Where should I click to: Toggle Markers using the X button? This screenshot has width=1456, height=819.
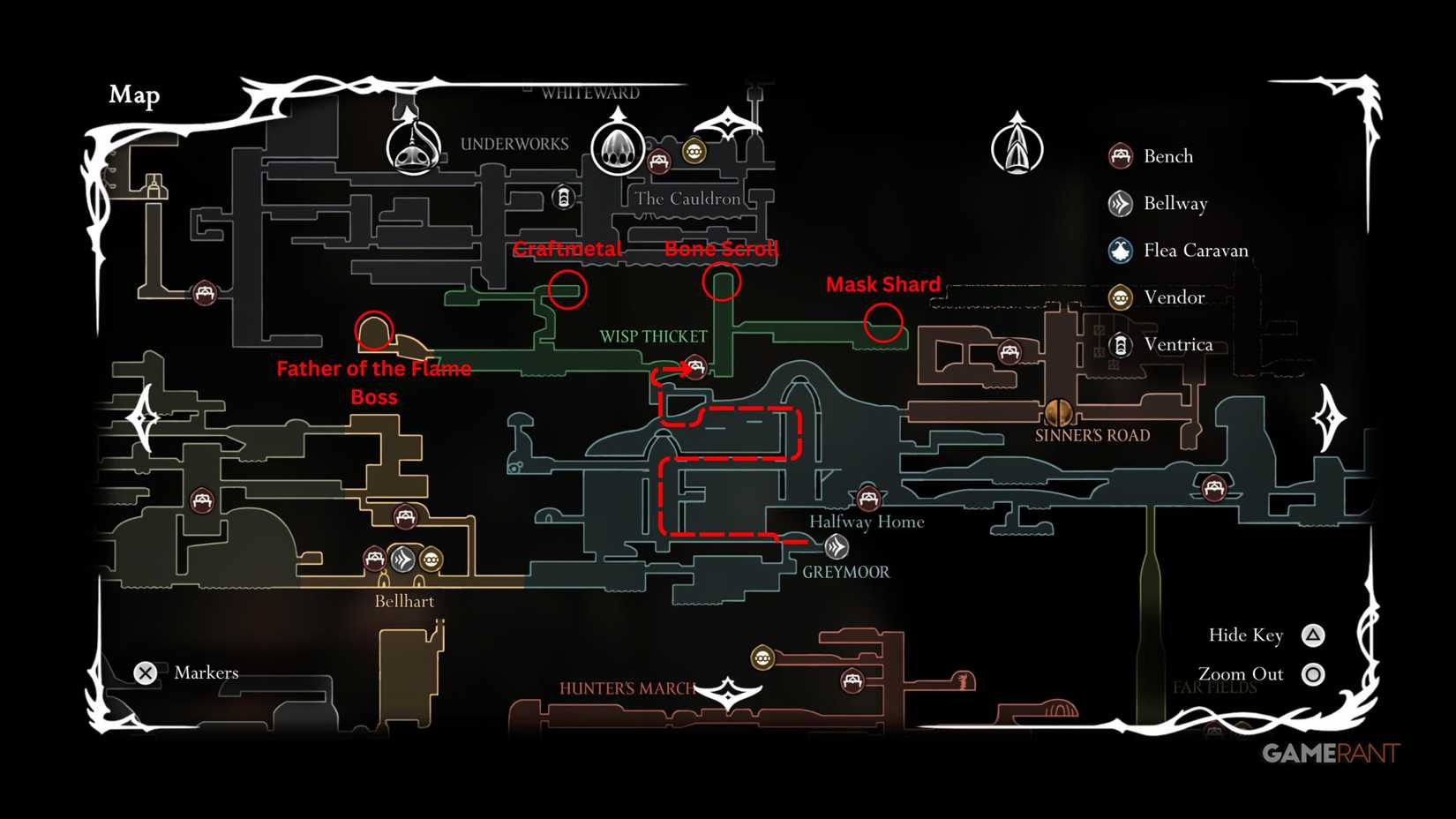[x=145, y=672]
